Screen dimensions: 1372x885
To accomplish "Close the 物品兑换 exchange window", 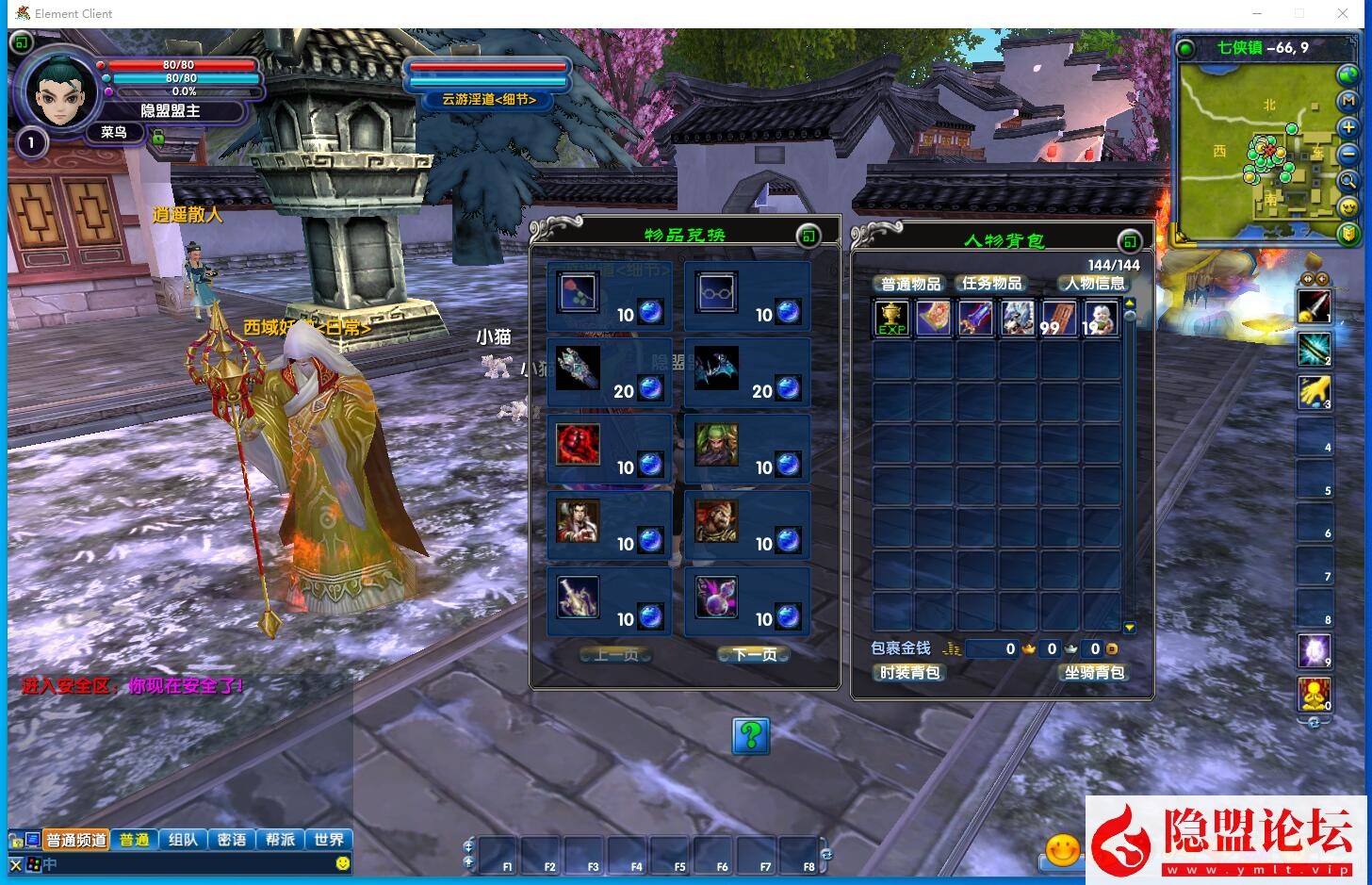I will [808, 236].
